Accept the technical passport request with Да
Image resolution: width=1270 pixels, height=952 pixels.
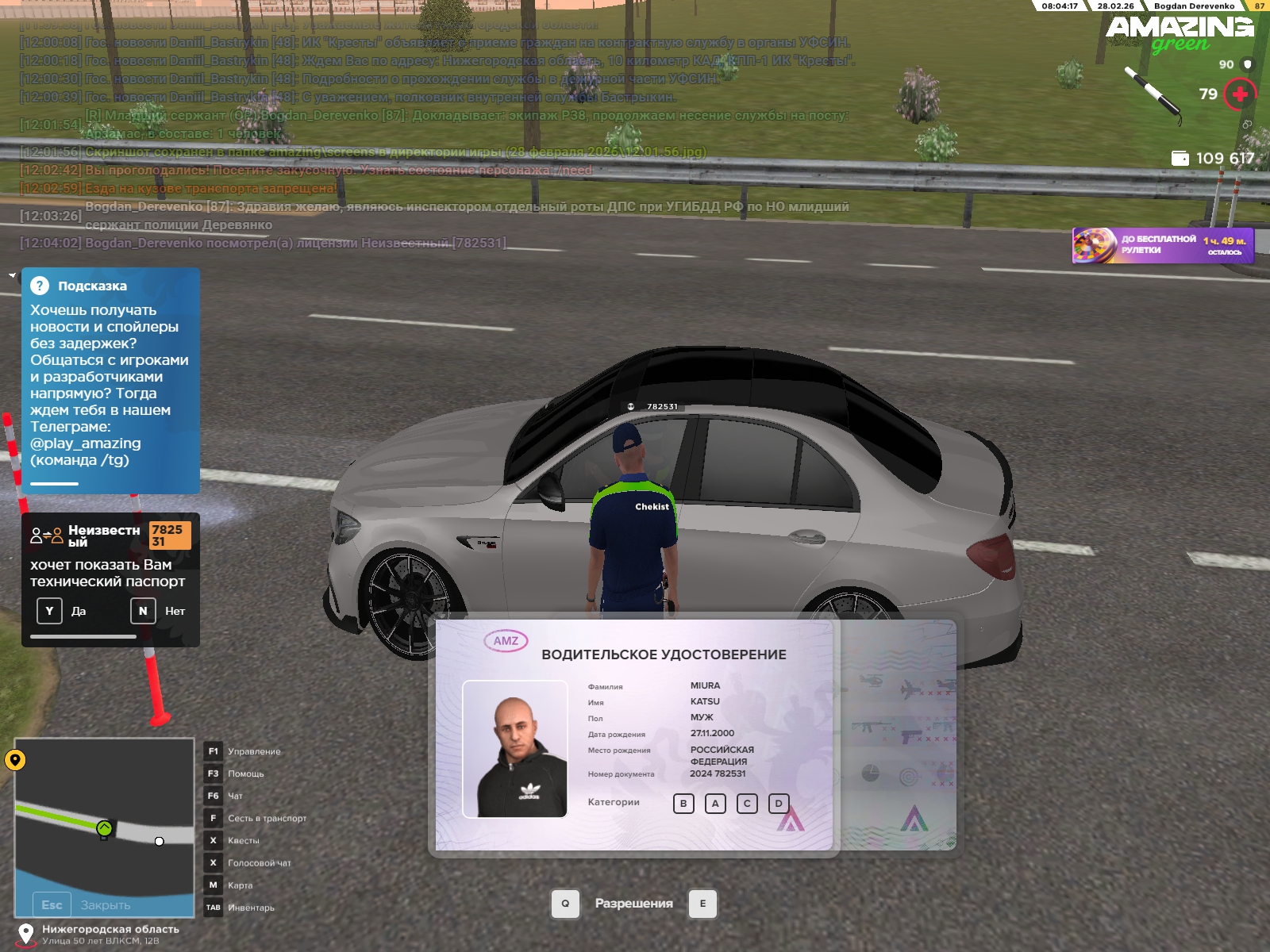[x=50, y=611]
